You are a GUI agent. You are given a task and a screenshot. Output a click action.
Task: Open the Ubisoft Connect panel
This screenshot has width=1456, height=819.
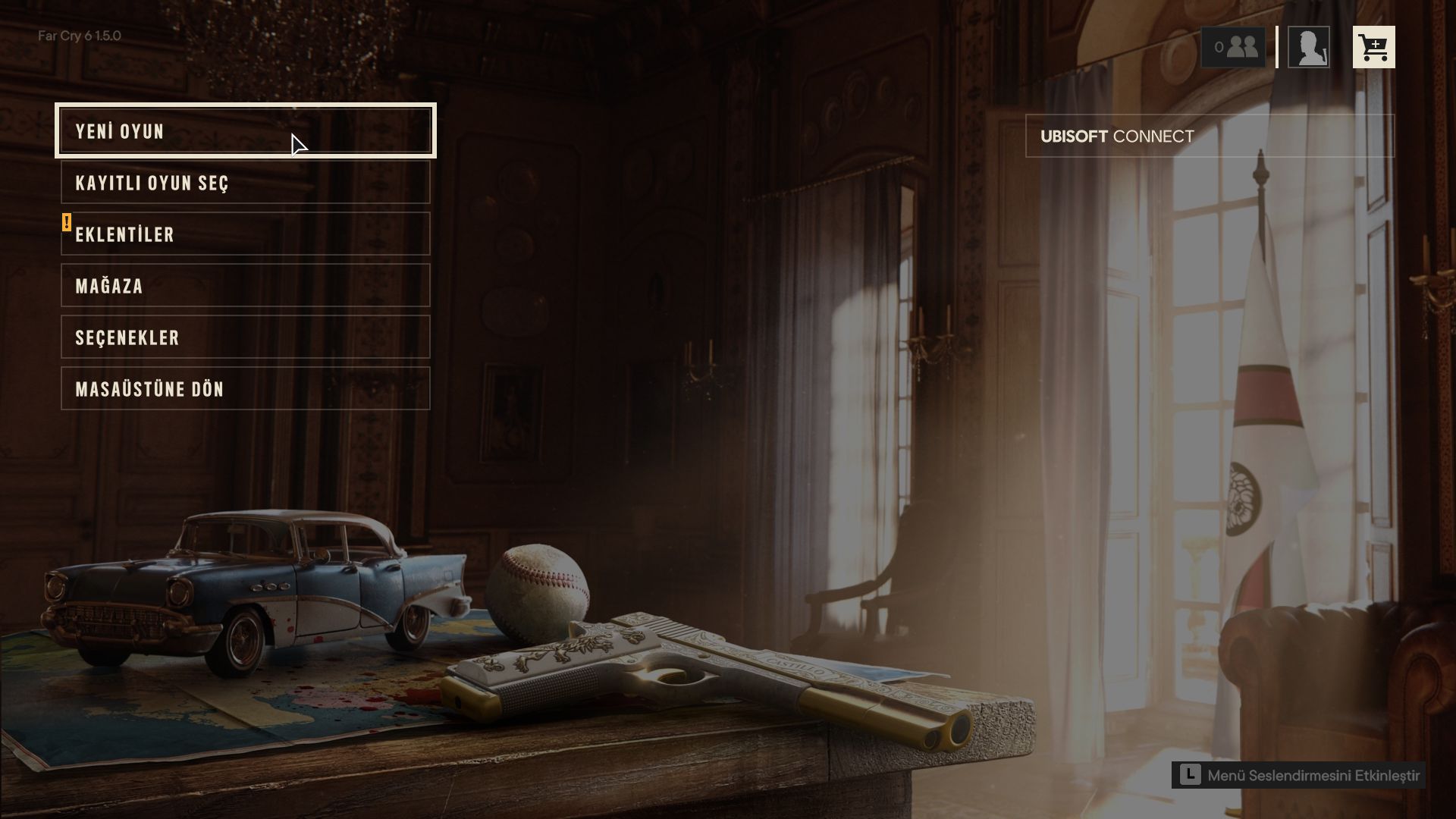click(1209, 136)
